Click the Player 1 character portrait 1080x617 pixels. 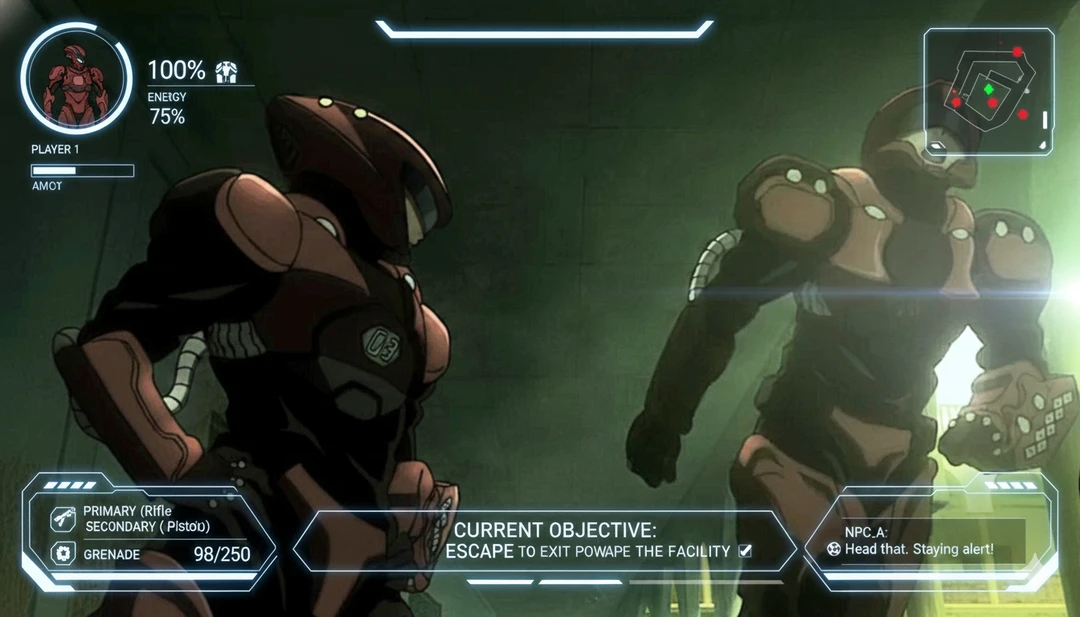pyautogui.click(x=76, y=79)
